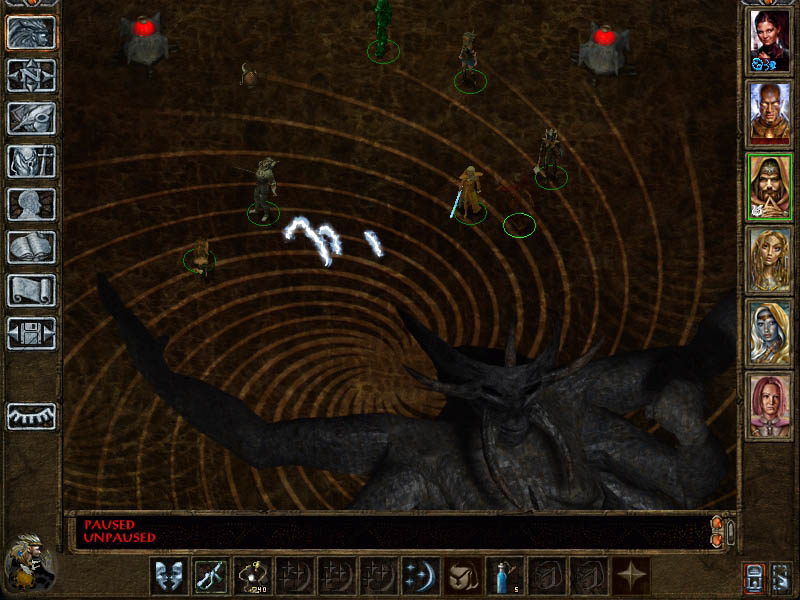Return to game via the face icon
Image resolution: width=800 pixels, height=600 pixels.
[32, 32]
